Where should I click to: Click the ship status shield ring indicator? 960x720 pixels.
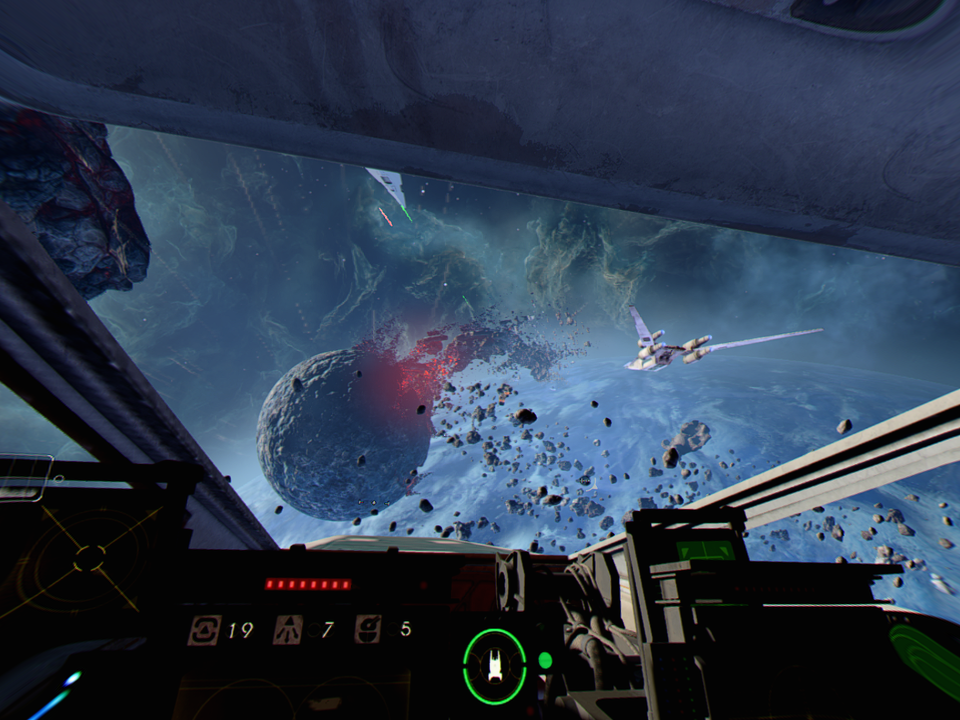pos(494,665)
